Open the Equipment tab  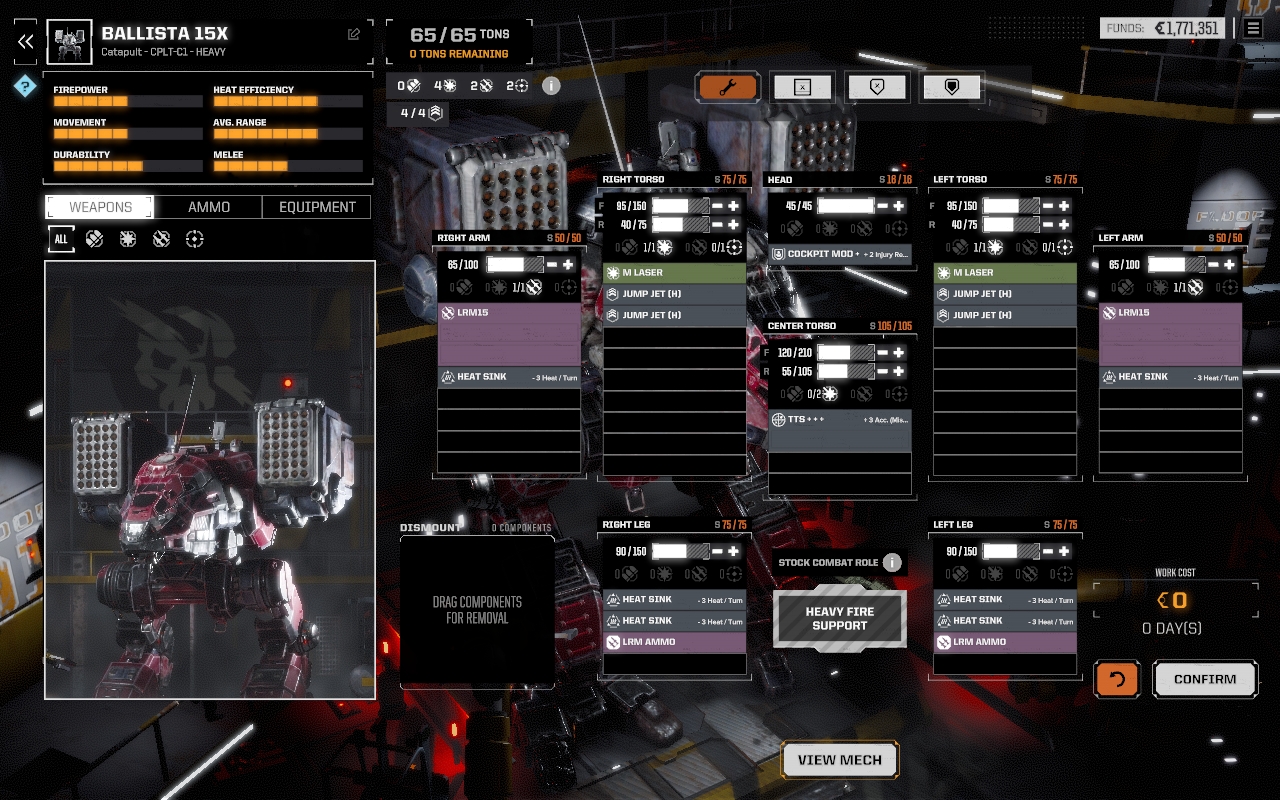pos(317,207)
